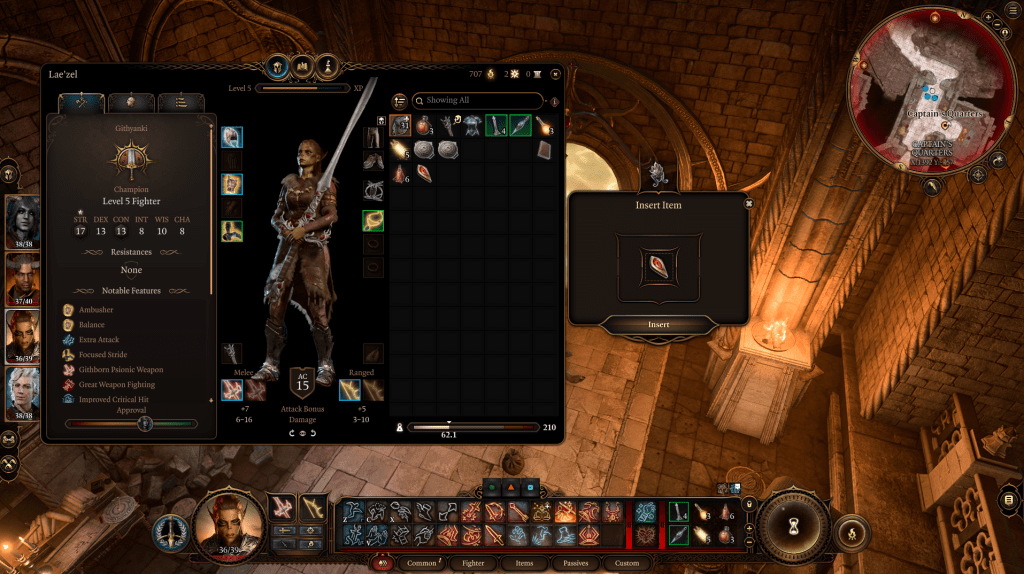Close the Insert Item dialog
This screenshot has height=574, width=1024.
pyautogui.click(x=748, y=202)
